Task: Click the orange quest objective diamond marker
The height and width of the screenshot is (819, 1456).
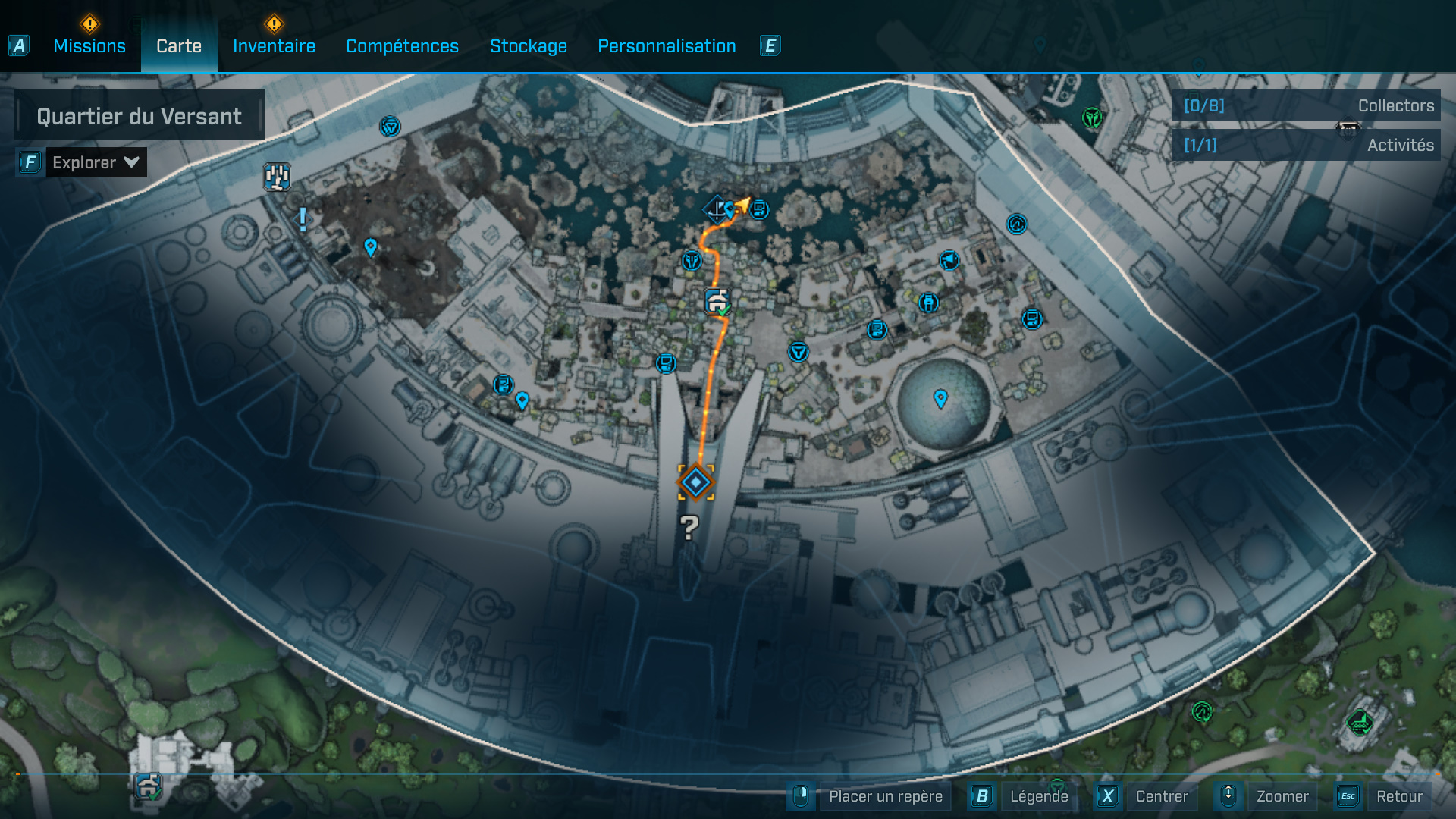Action: click(696, 480)
